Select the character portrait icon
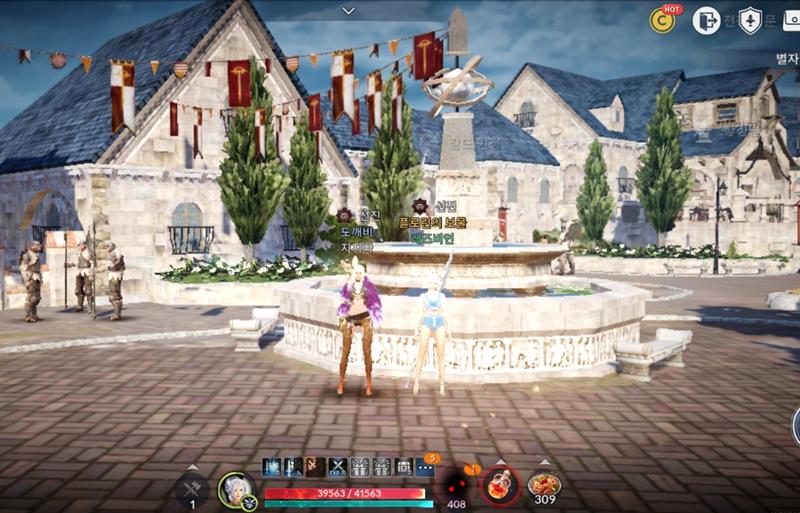Viewport: 800px width, 513px height. click(235, 488)
